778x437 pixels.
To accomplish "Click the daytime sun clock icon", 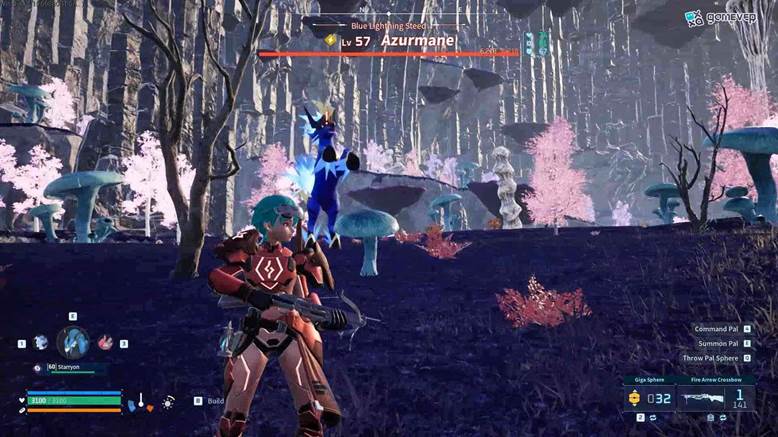I will click(168, 401).
